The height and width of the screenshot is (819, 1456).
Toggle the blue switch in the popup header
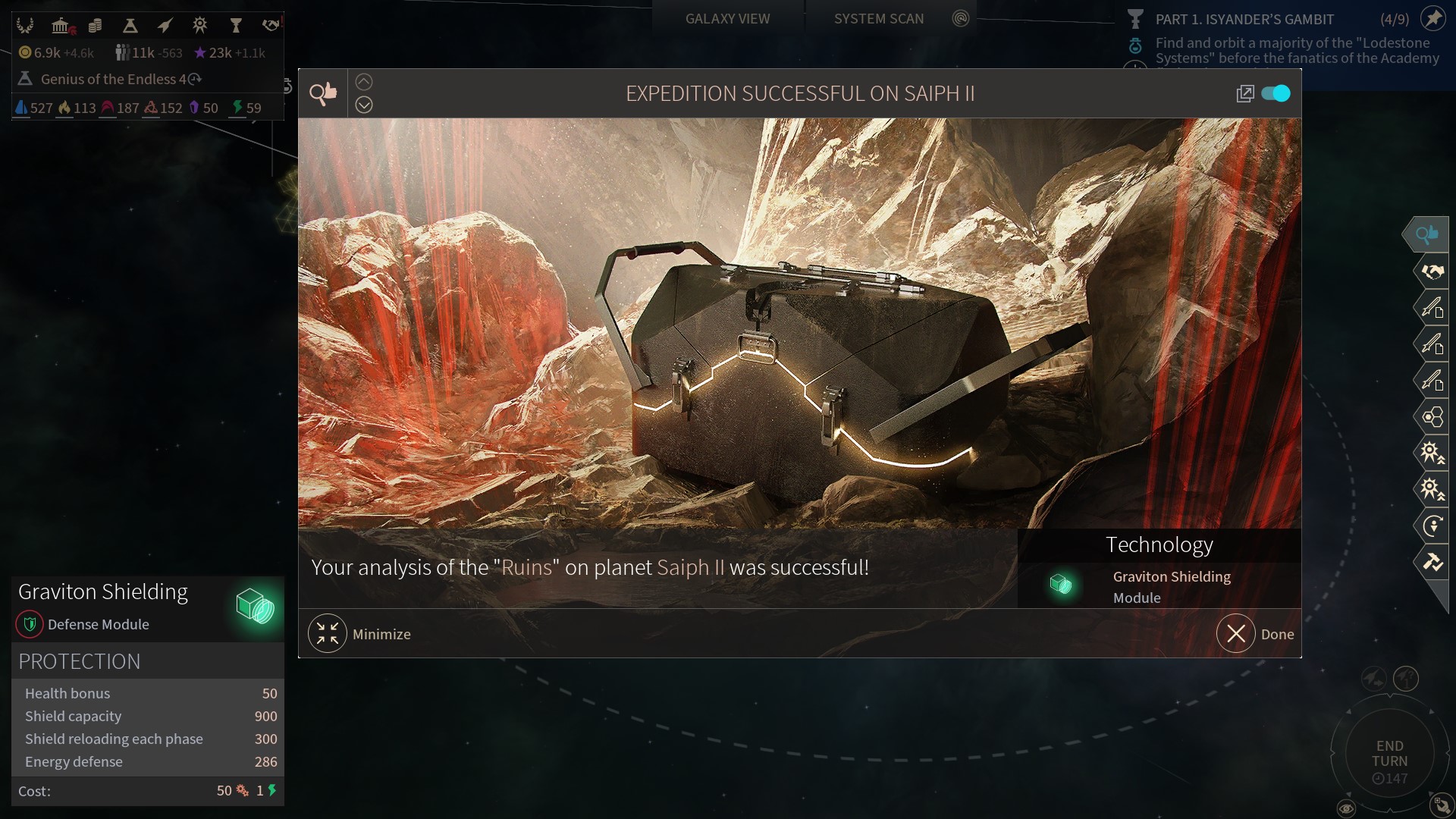[1276, 93]
